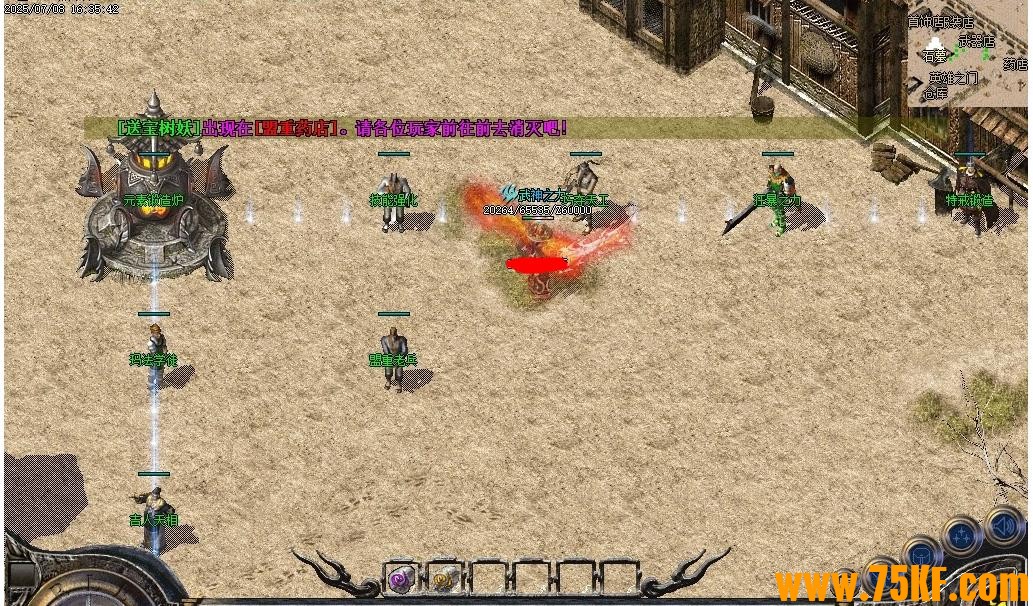Select the purple swirl item in the hotbar
This screenshot has height=606, width=1033.
pyautogui.click(x=401, y=577)
